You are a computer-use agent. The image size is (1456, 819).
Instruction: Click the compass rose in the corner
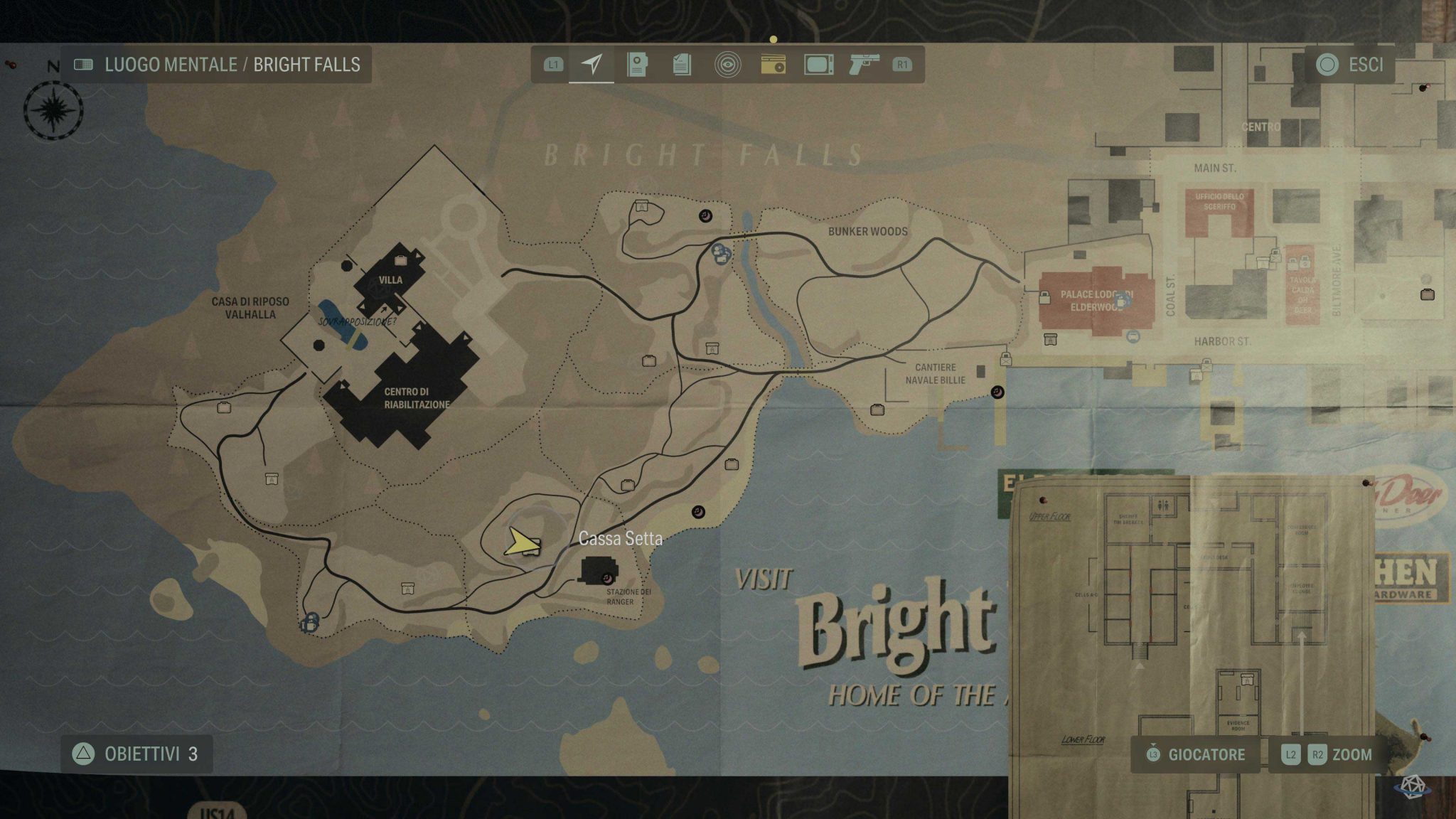51,110
